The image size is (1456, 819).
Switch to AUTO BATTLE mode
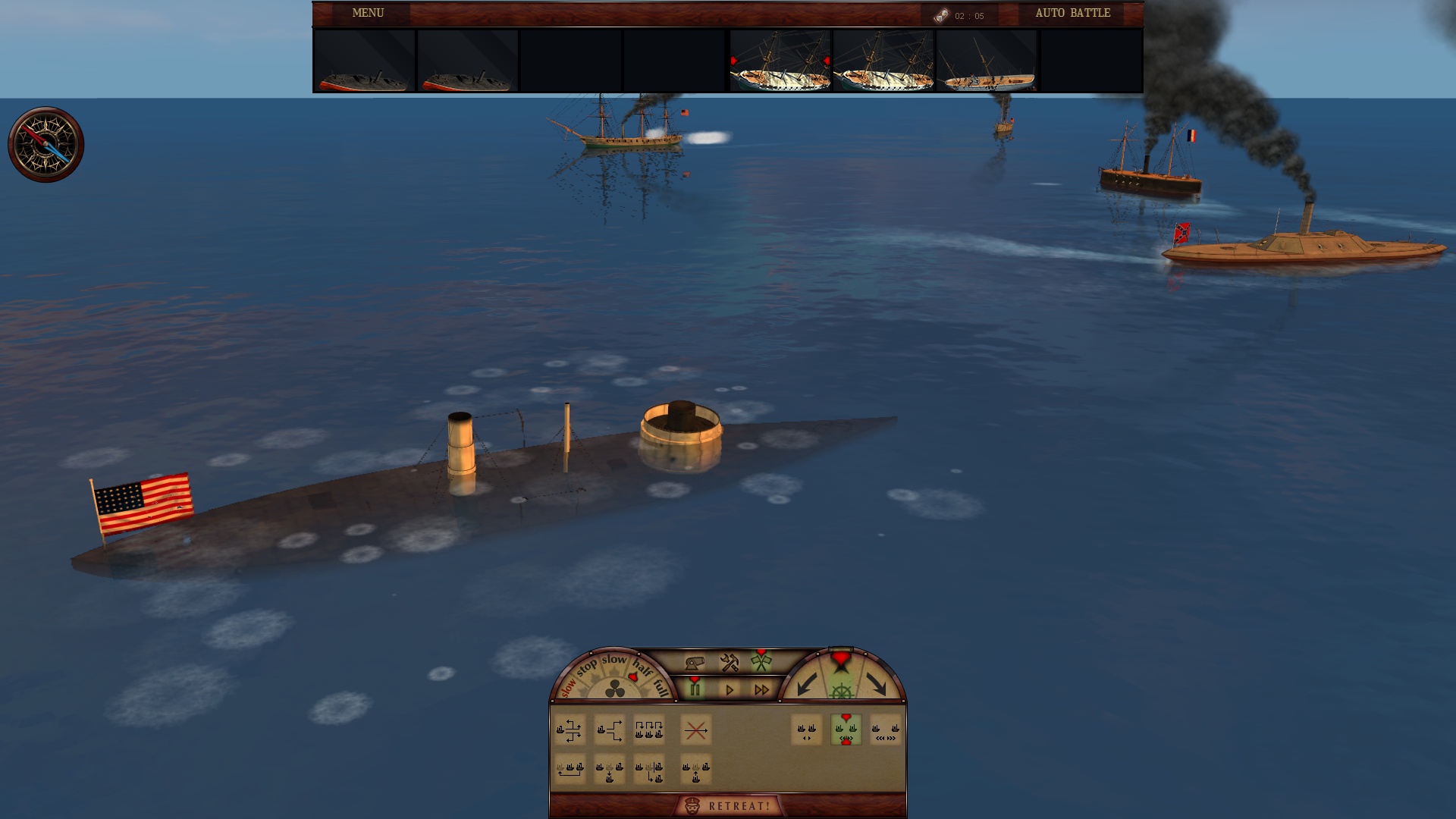[x=1073, y=13]
